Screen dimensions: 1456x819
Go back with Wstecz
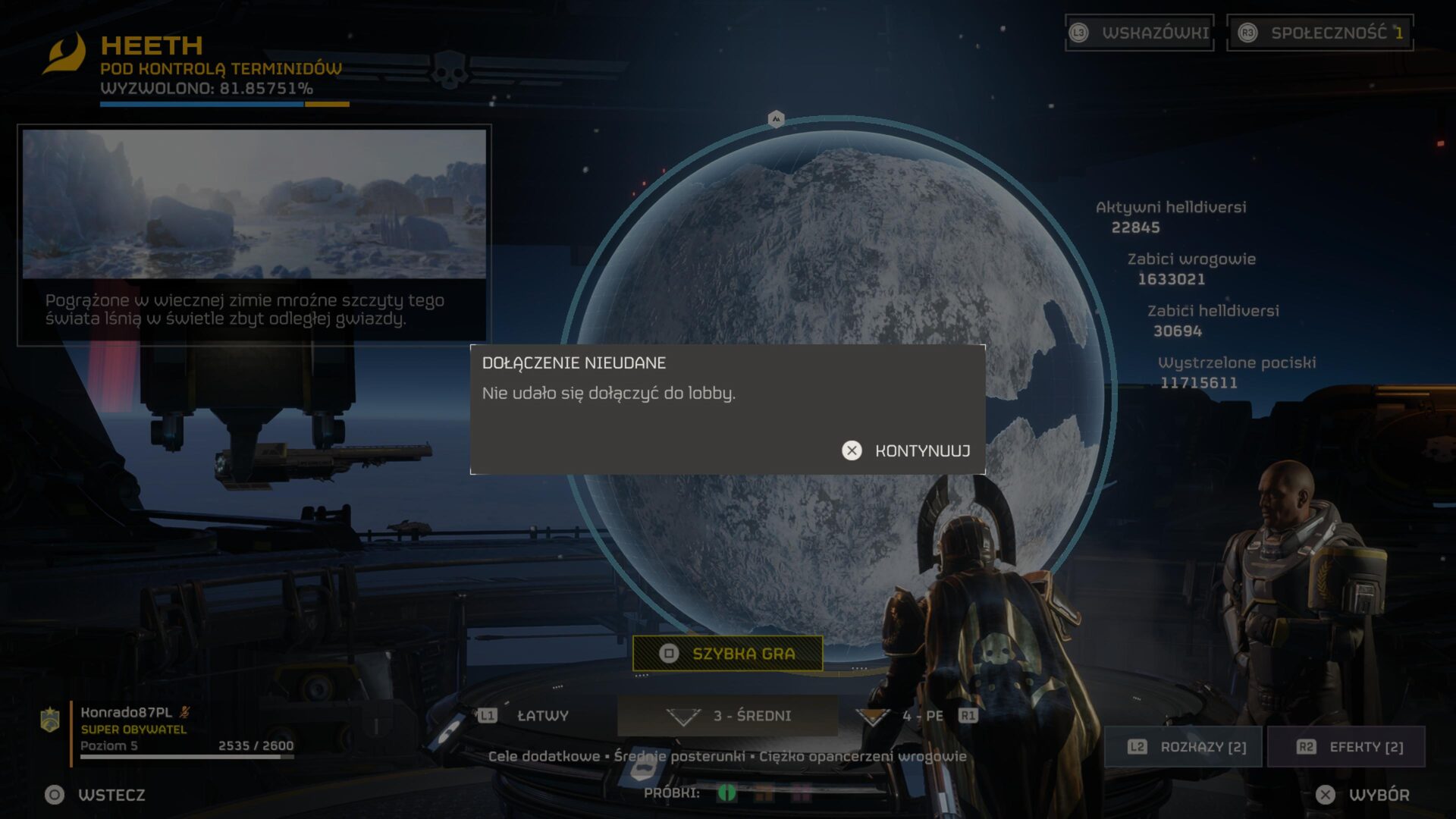96,795
